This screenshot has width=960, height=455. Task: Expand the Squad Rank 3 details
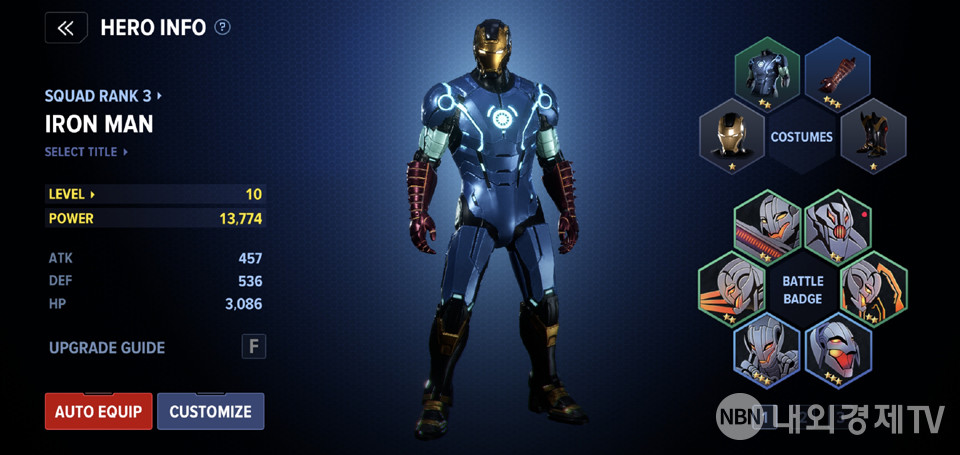[103, 96]
